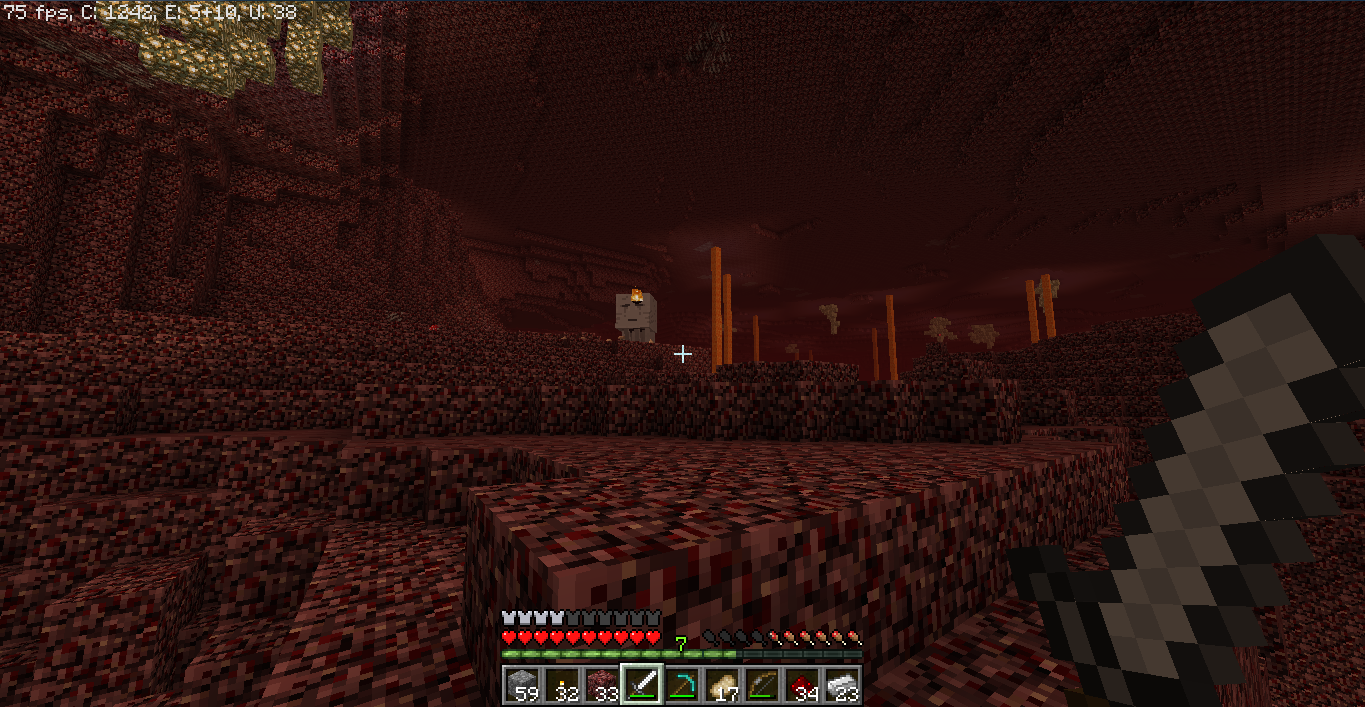Choose the netherrack block hotbar slot
Image resolution: width=1365 pixels, height=707 pixels.
pyautogui.click(x=601, y=685)
